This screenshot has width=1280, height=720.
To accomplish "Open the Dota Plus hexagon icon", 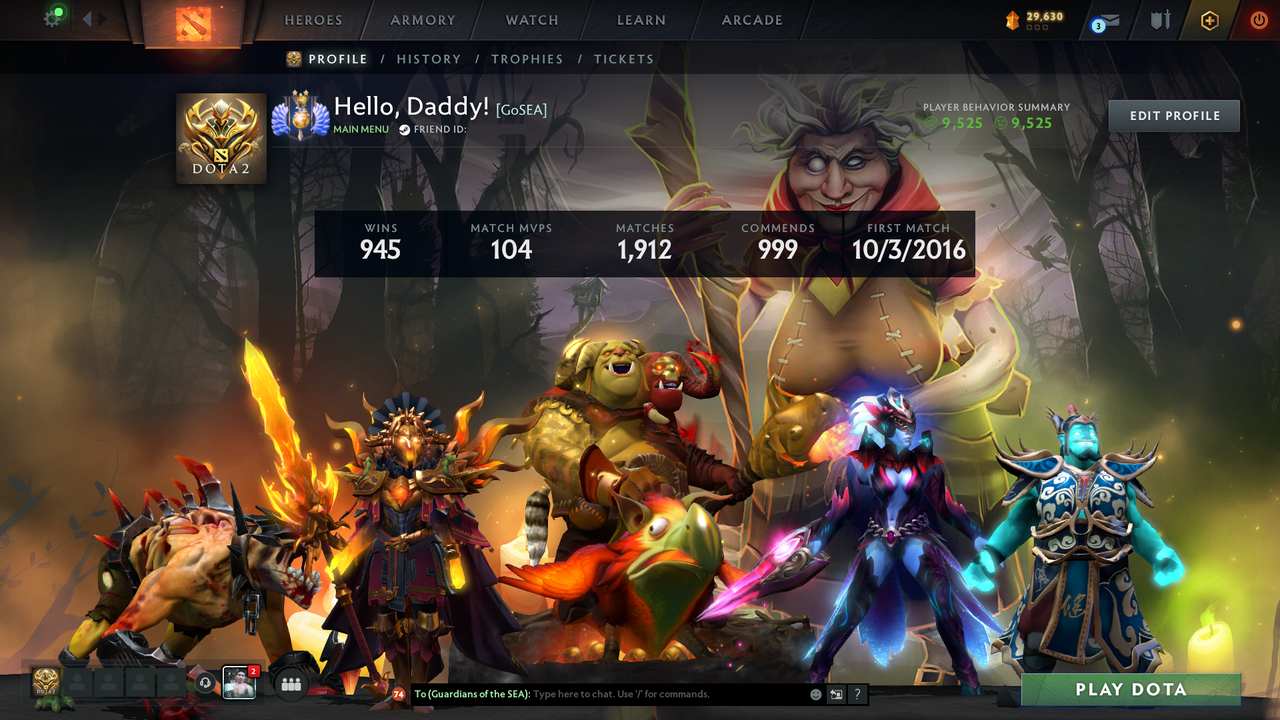I will pos(1207,20).
